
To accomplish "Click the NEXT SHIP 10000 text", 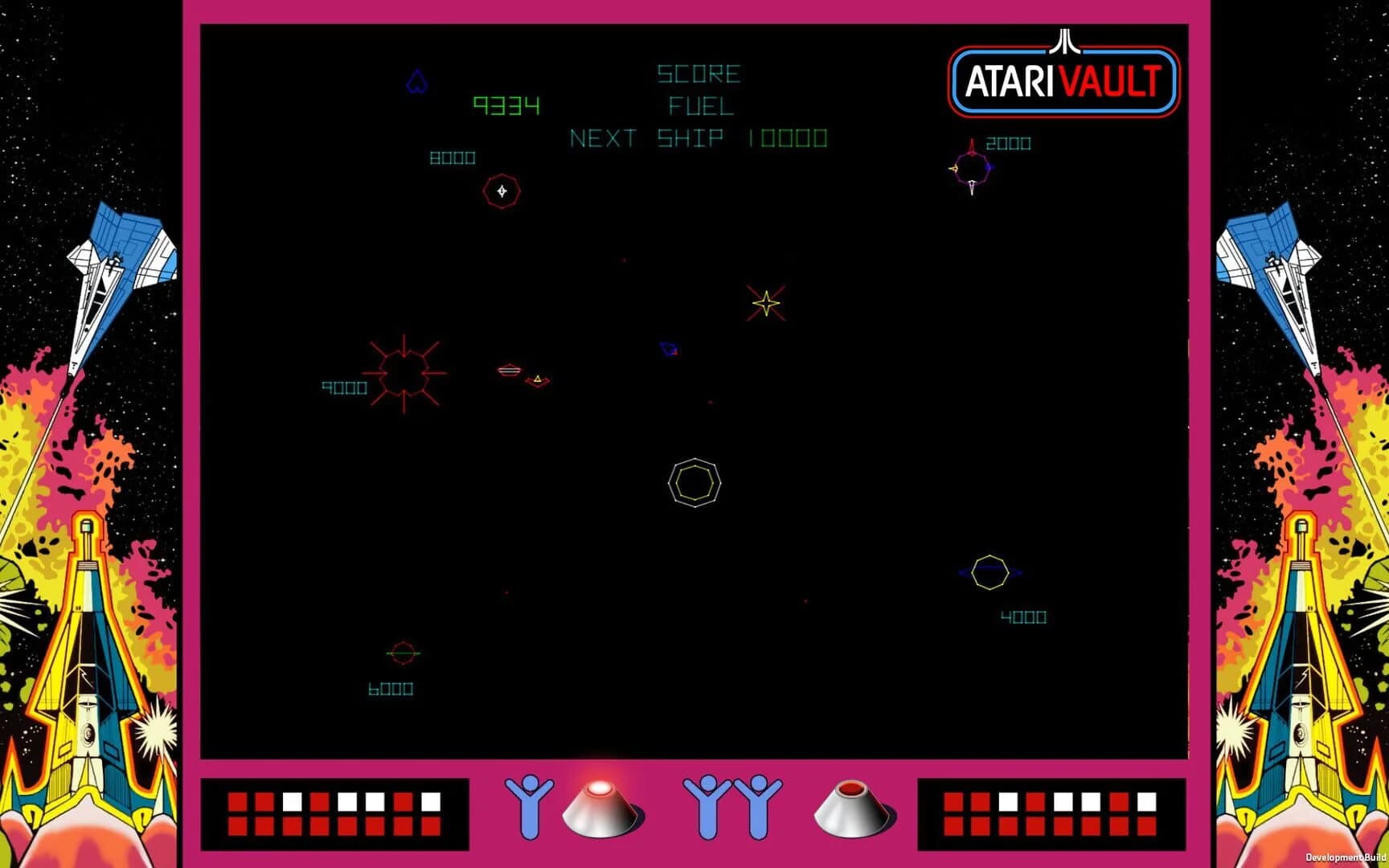I will (698, 137).
